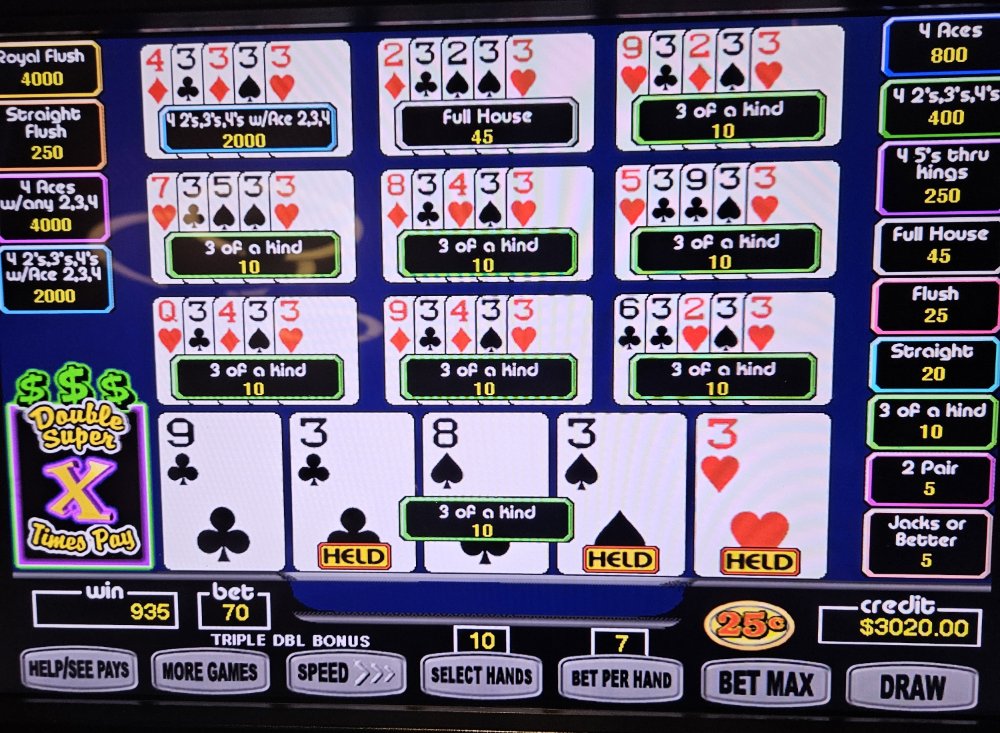The width and height of the screenshot is (1000, 733).
Task: Hold the 9 of clubs card
Action: [x=222, y=490]
